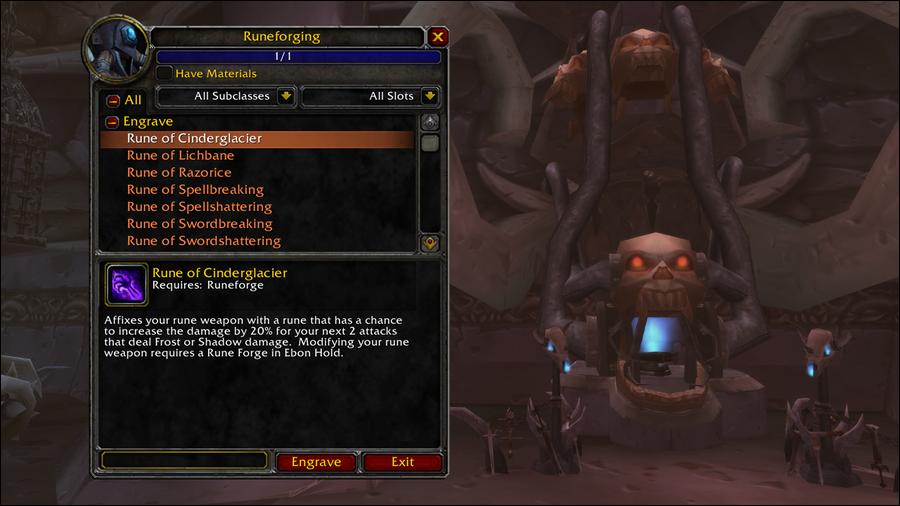The height and width of the screenshot is (506, 900).
Task: Choose Rune of Swordbreaking
Action: (x=199, y=223)
